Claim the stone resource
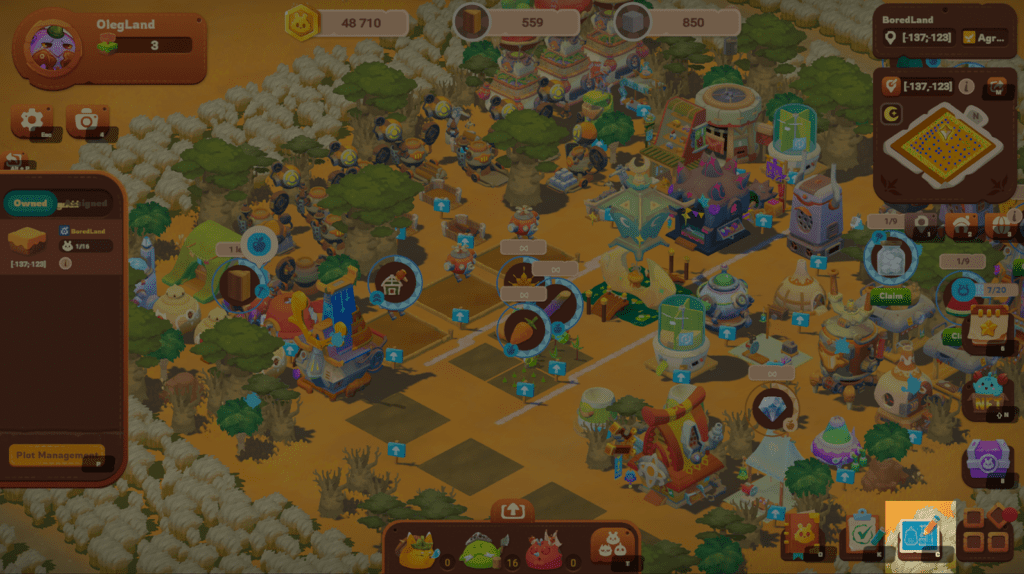Viewport: 1024px width, 574px height. (x=887, y=296)
